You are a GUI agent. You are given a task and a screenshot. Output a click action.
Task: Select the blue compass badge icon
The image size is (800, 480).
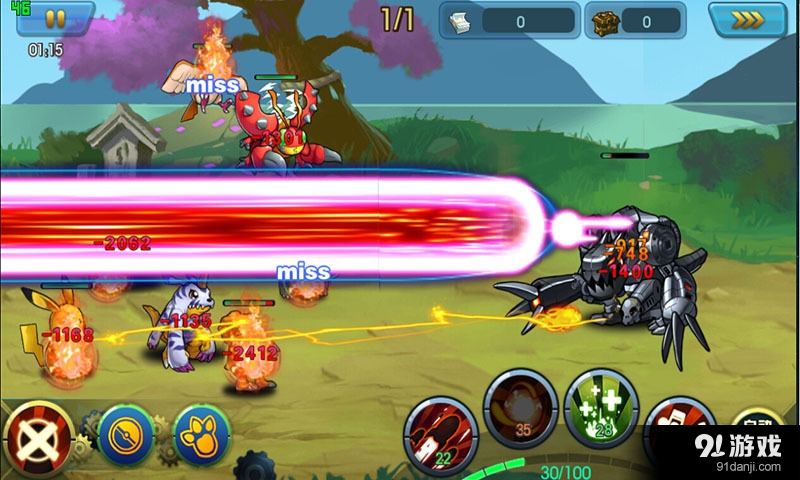pyautogui.click(x=124, y=434)
